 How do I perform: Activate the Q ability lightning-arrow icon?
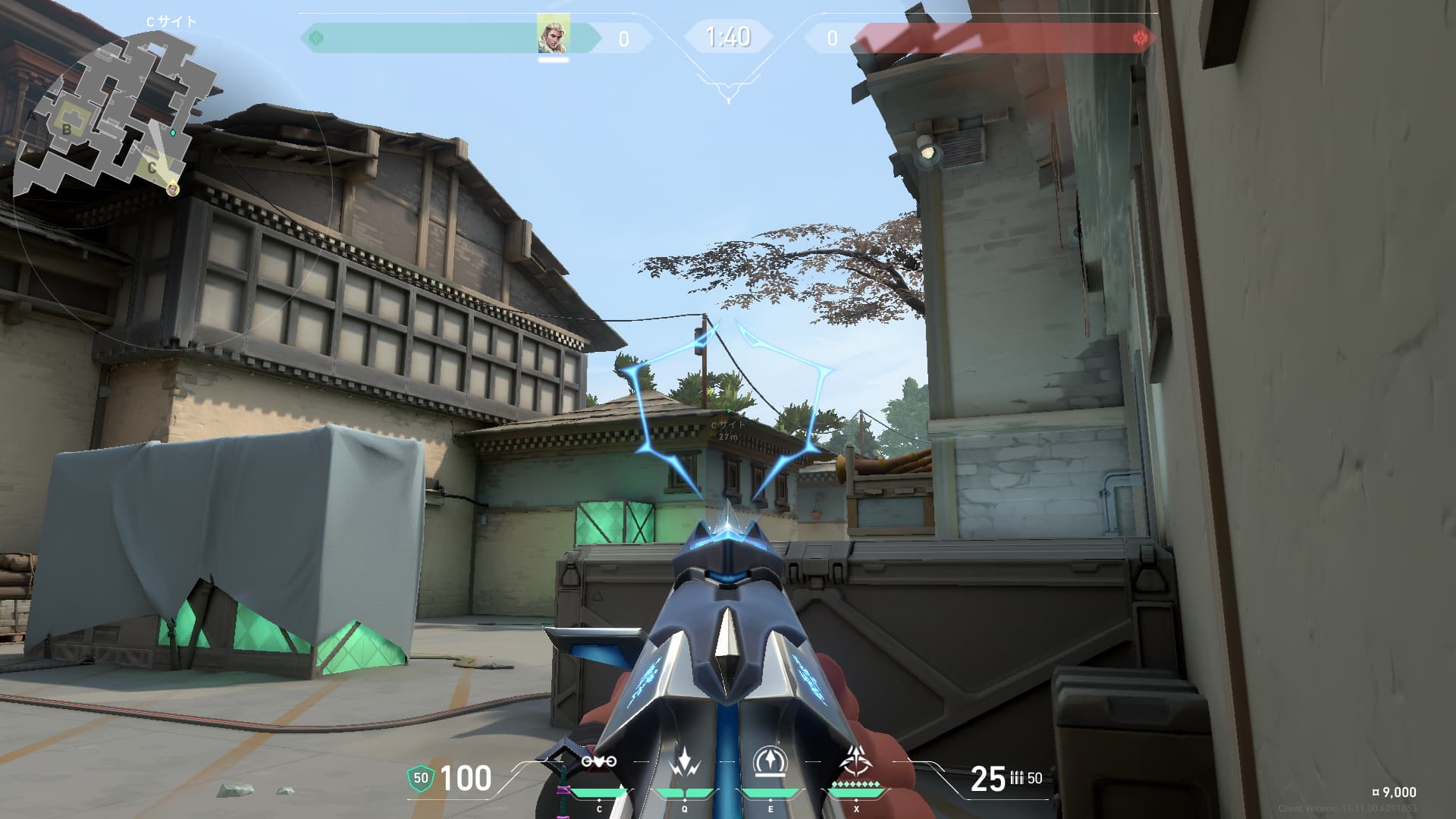click(685, 761)
